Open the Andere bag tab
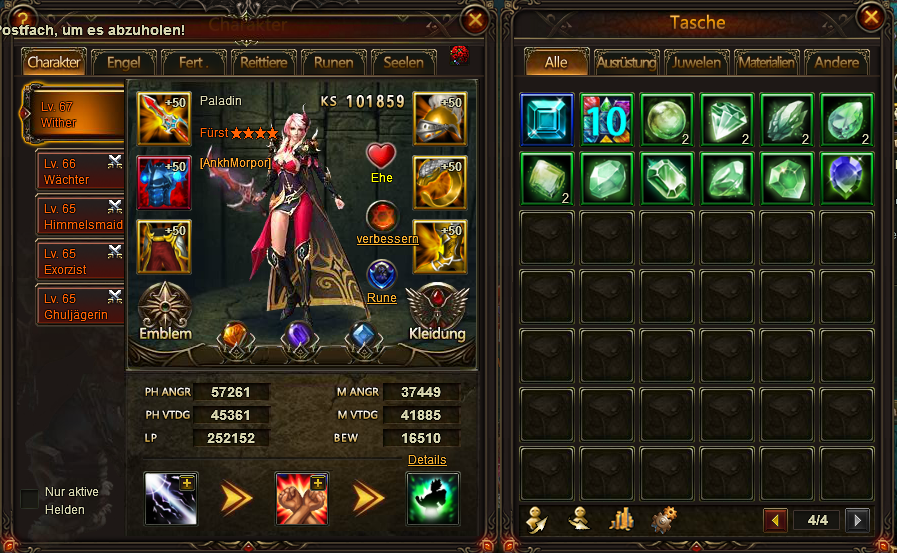 836,62
